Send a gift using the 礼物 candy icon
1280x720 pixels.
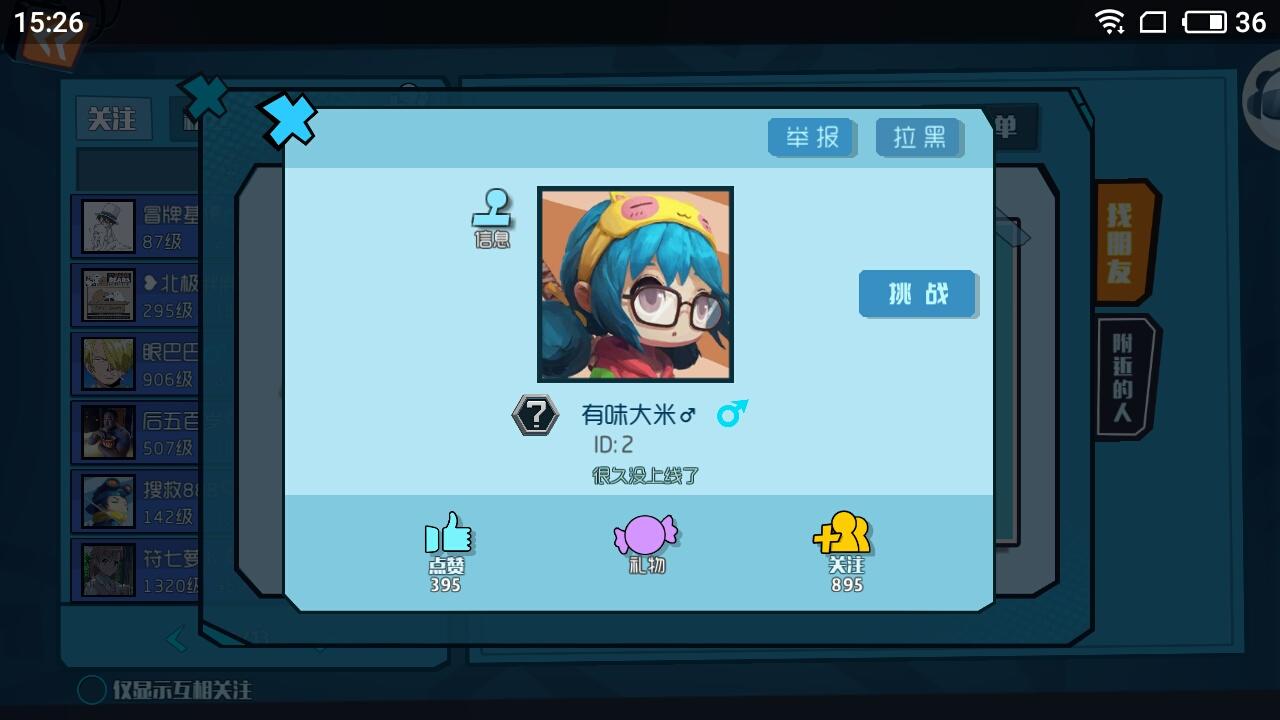pyautogui.click(x=645, y=536)
